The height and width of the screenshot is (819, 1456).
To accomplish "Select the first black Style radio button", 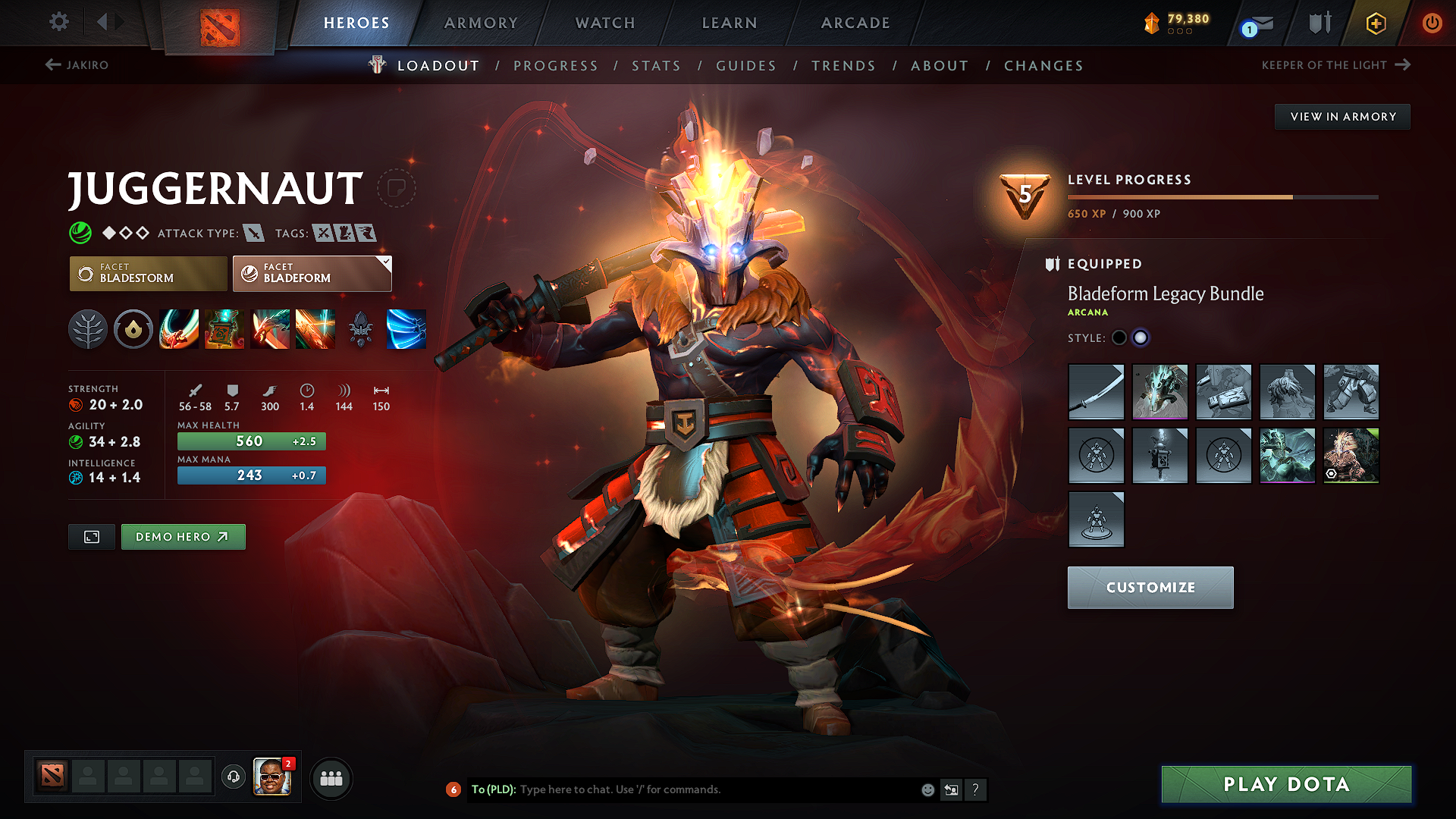I will pos(1119,337).
